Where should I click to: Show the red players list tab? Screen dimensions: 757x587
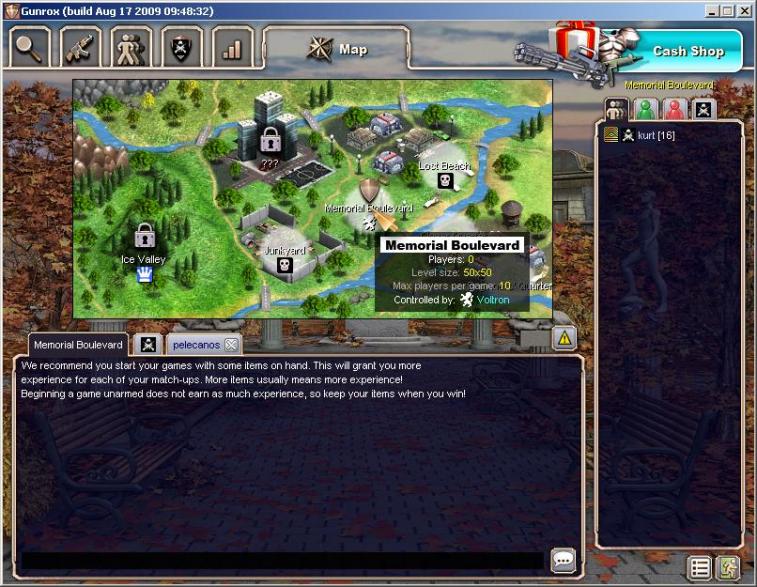[675, 109]
